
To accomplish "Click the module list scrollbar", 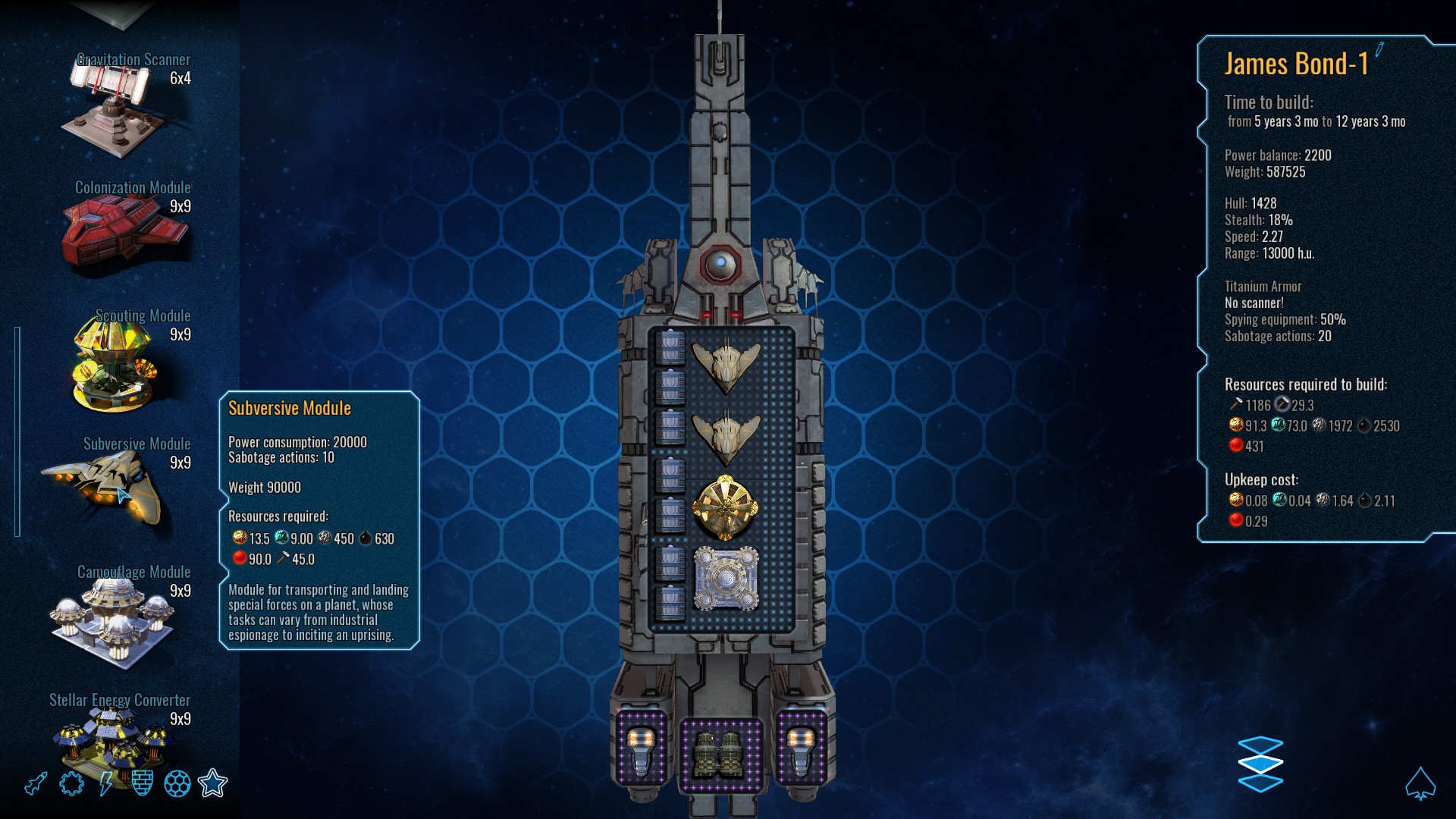I will pyautogui.click(x=17, y=432).
